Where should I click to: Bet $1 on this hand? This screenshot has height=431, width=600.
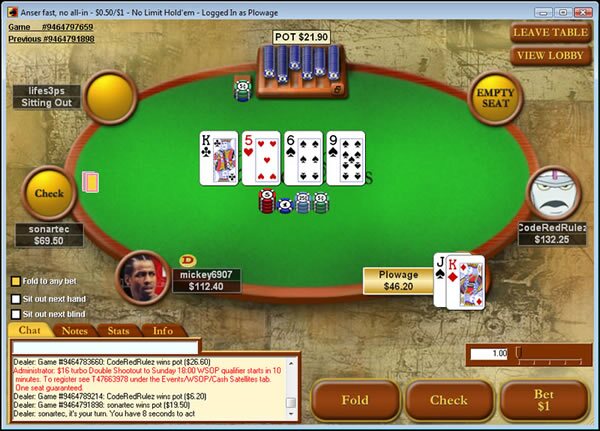543,400
